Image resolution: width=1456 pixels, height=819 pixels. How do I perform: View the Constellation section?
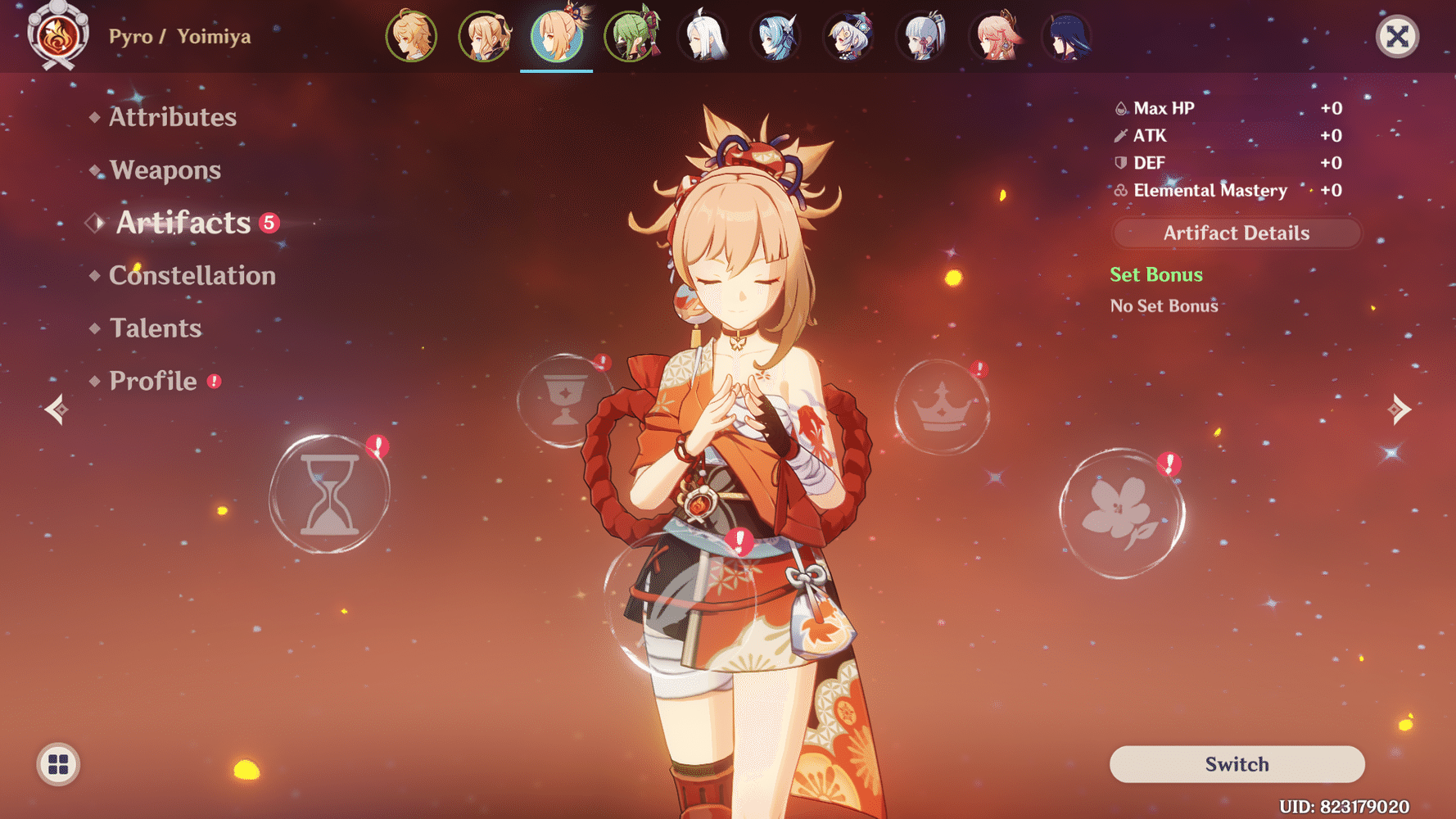tap(192, 275)
